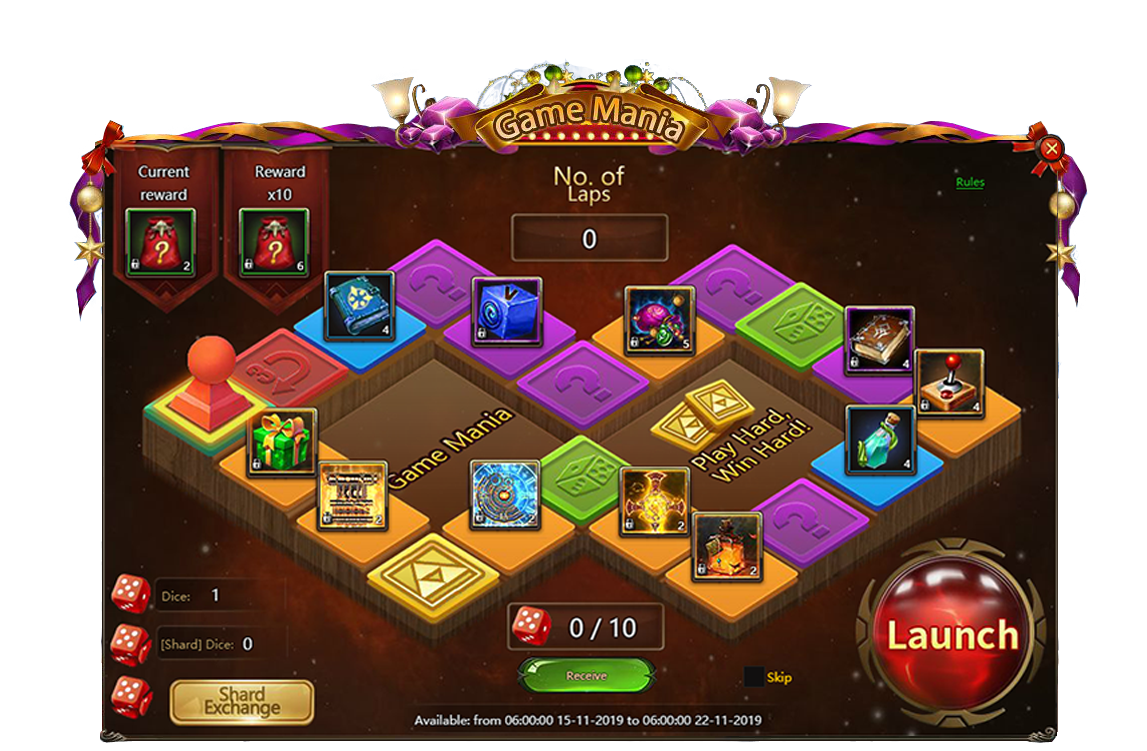Select the golden scroll card reward tile
The image size is (1147, 751).
tap(352, 496)
